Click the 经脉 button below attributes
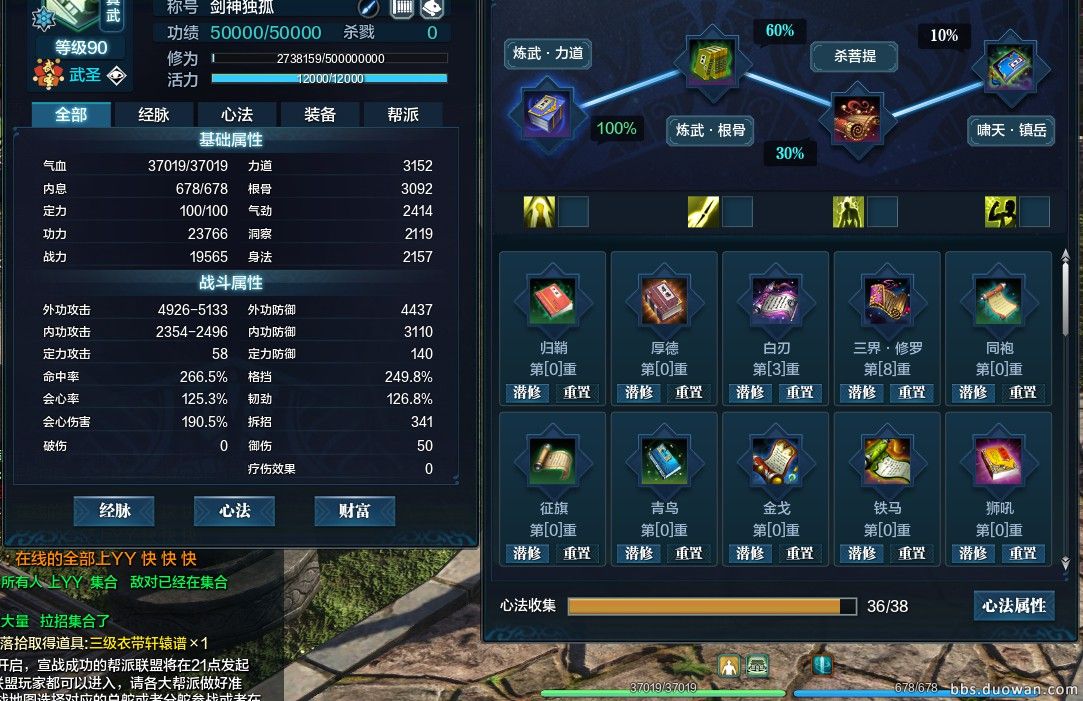 [114, 511]
